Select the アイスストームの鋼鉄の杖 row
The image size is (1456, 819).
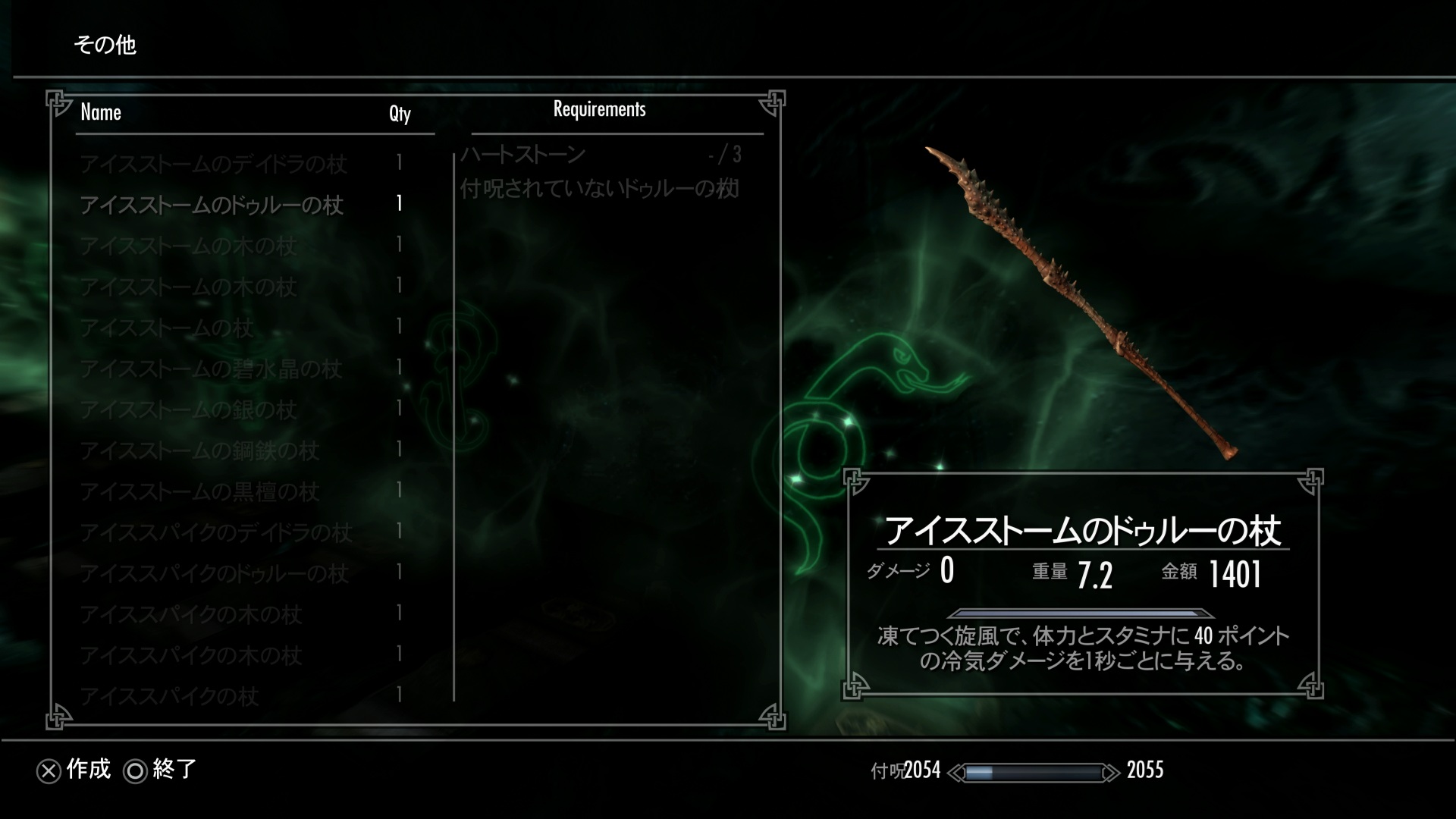(199, 451)
